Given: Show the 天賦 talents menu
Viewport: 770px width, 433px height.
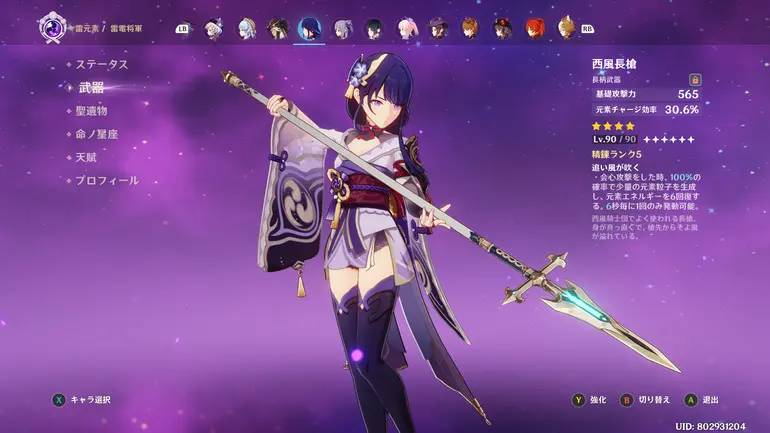Looking at the screenshot, I should (85, 157).
